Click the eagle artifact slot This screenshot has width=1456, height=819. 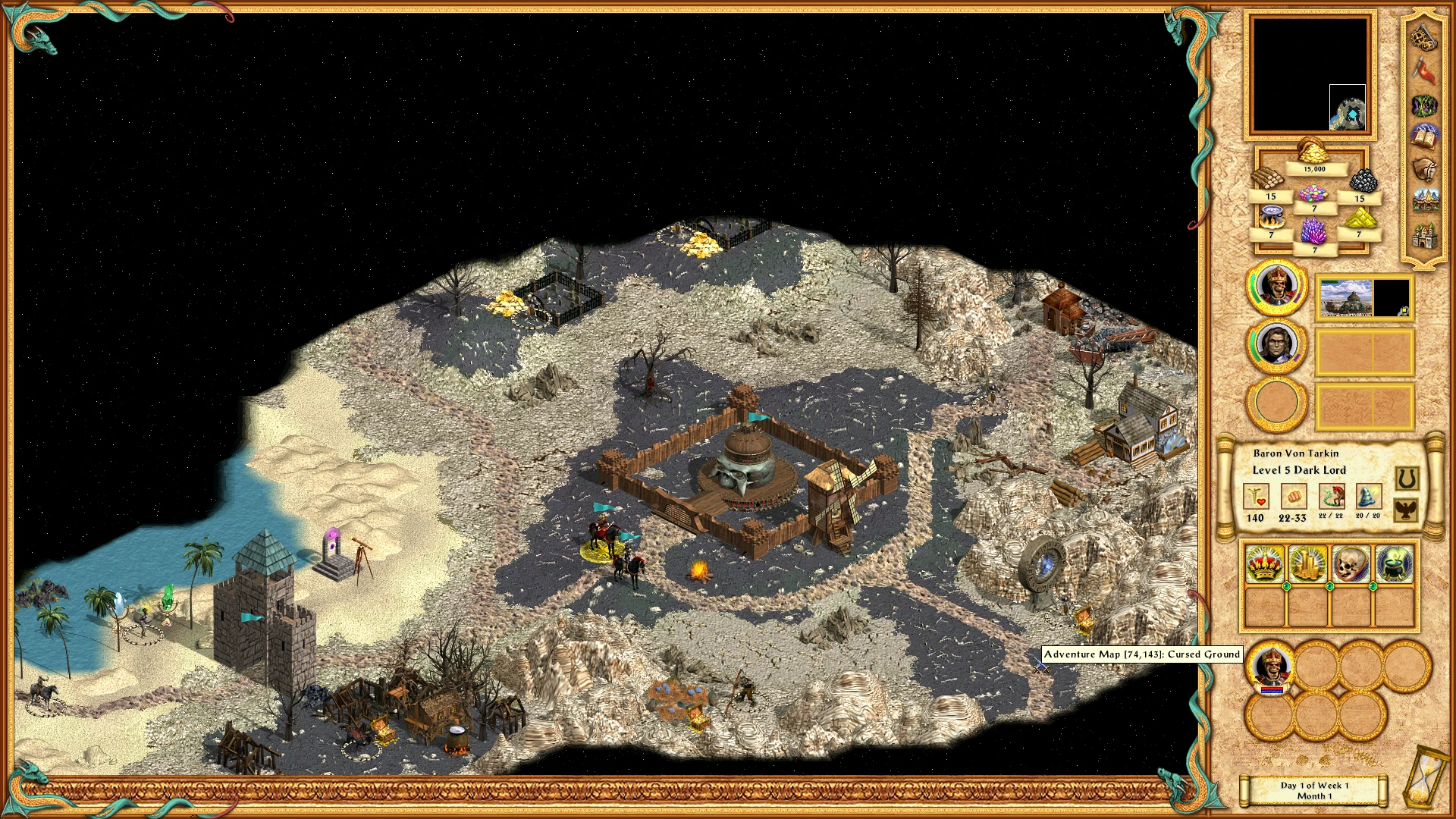click(x=1405, y=511)
